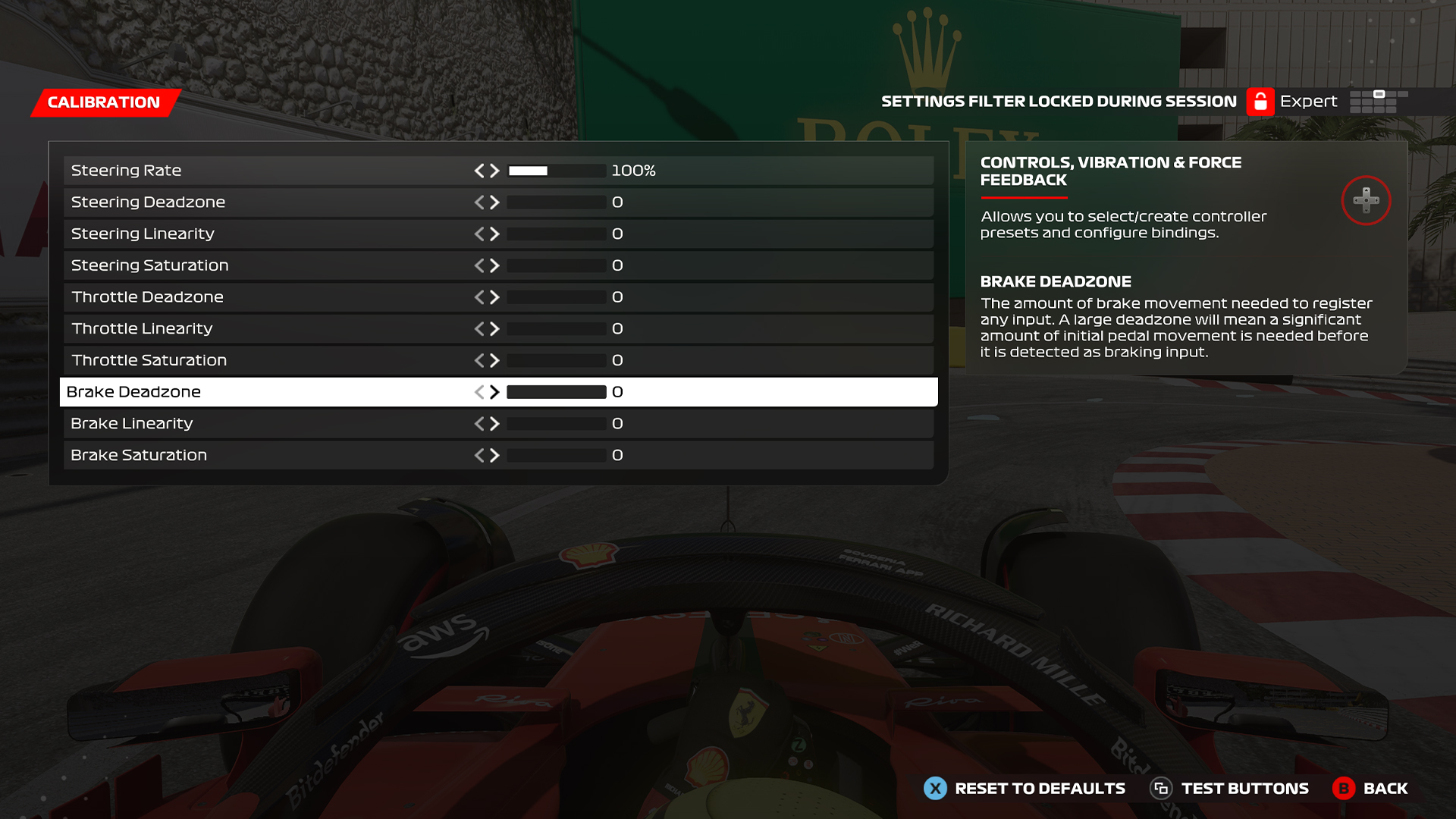Image resolution: width=1456 pixels, height=819 pixels.
Task: Click the Steering Rate slider bar
Action: pos(556,171)
